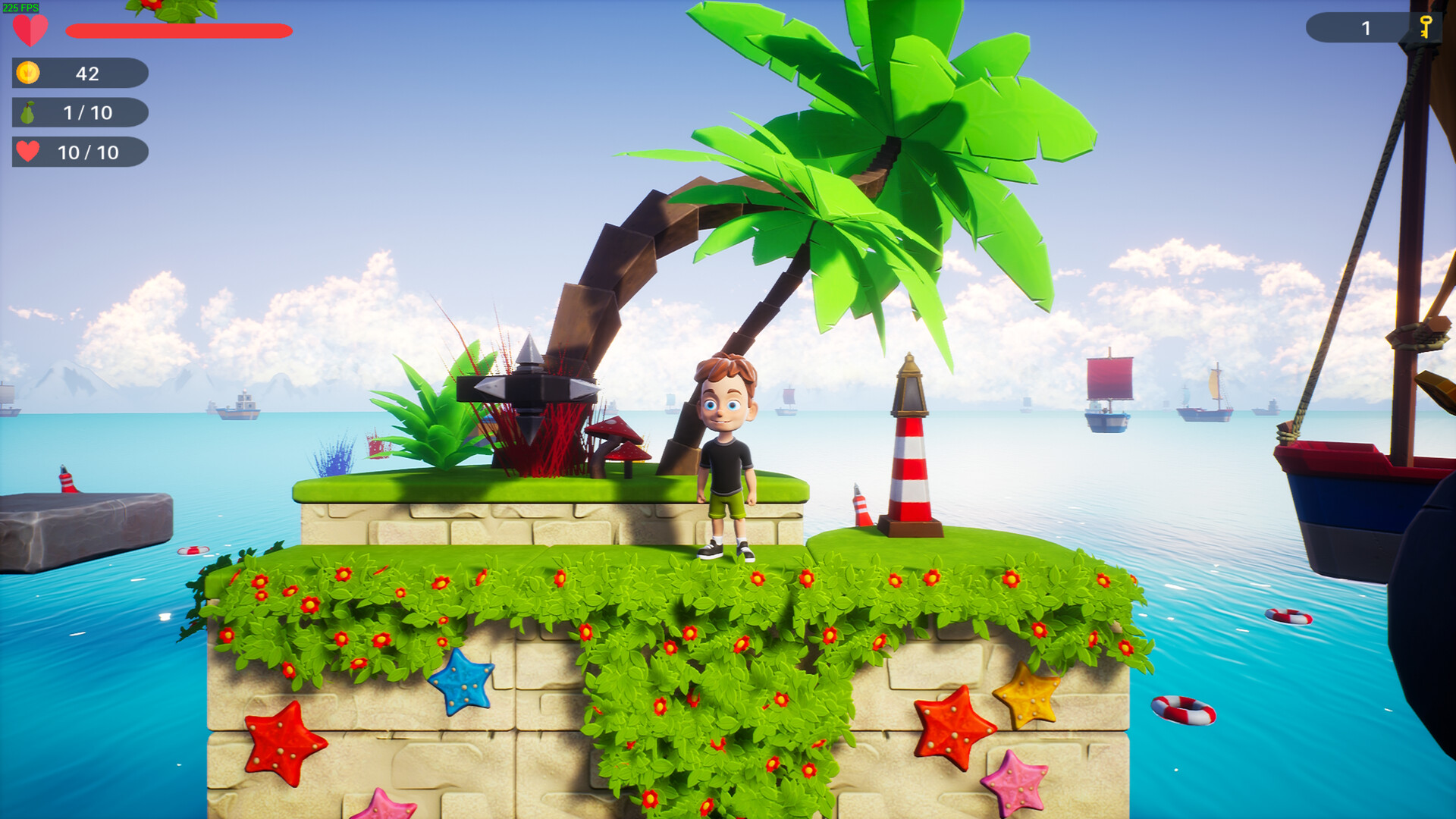
Task: Click the coin count showing 42
Action: click(89, 74)
